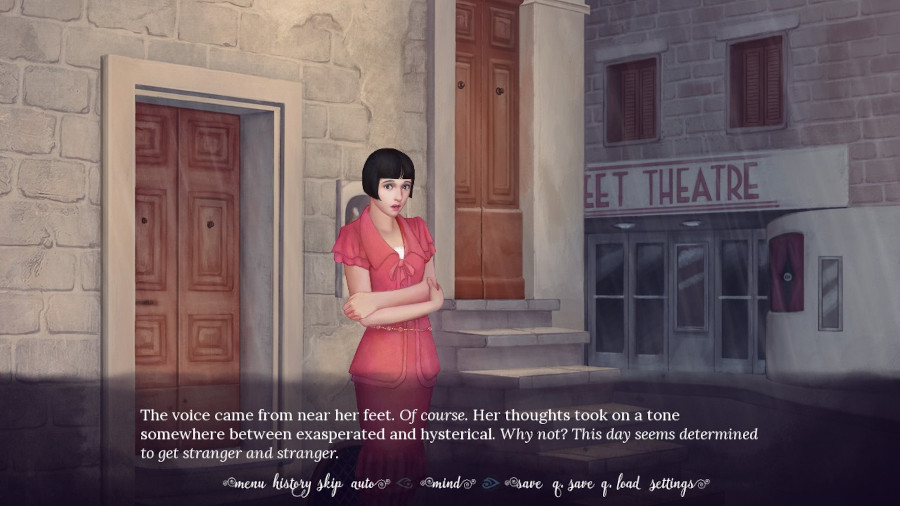Open the save game screen

[x=528, y=485]
